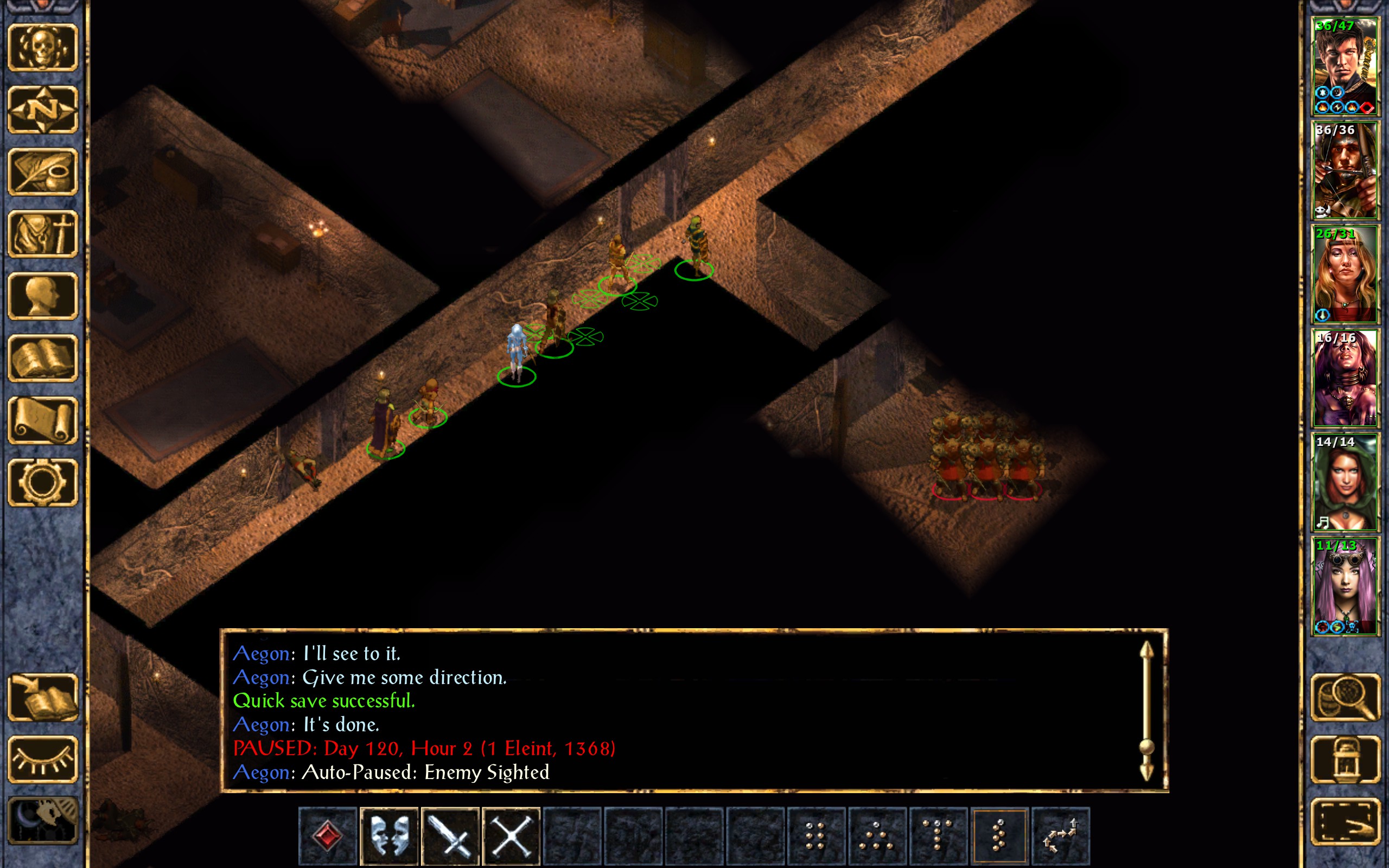Click the golden skull return-to-game button
This screenshot has height=868, width=1389.
pyautogui.click(x=43, y=48)
